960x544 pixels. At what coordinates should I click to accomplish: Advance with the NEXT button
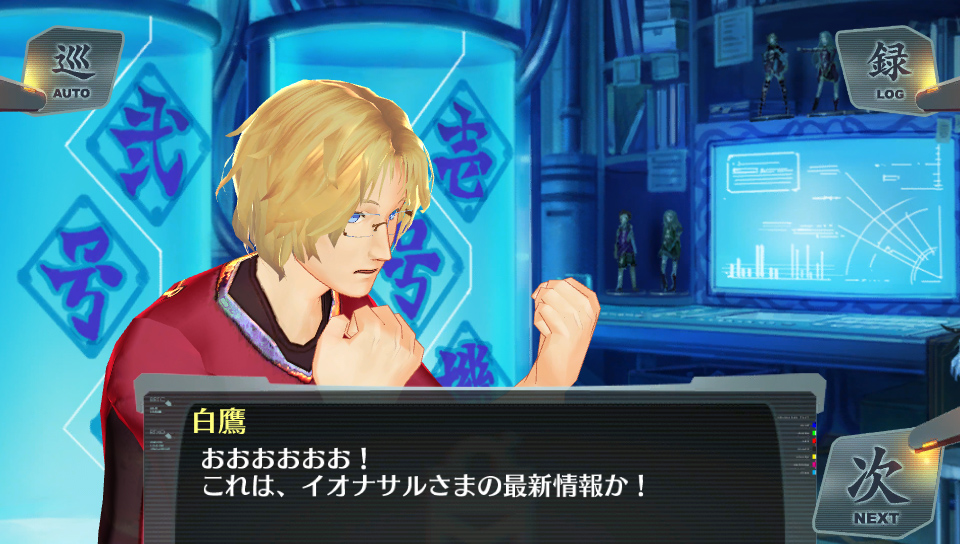tap(875, 484)
